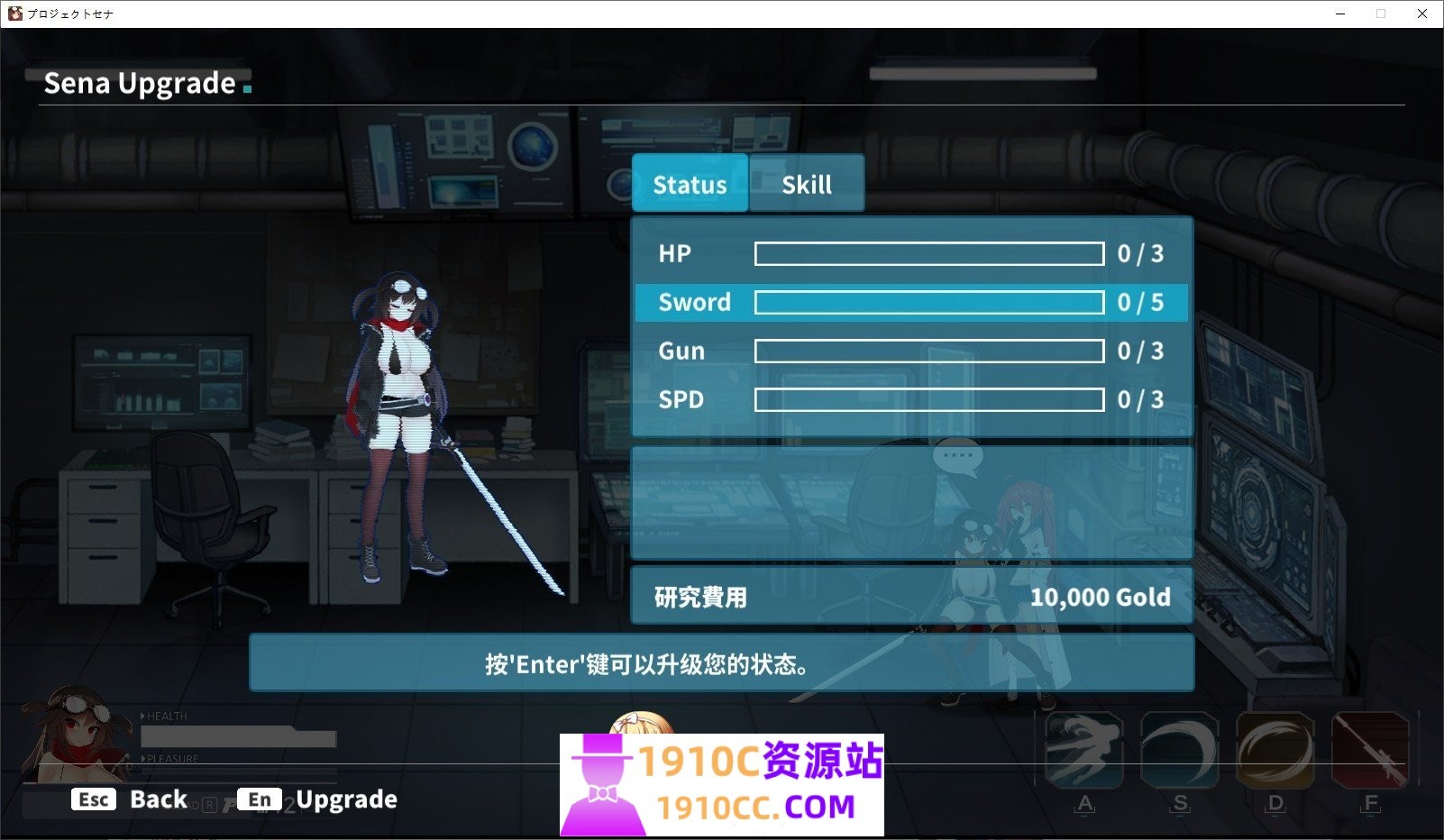The width and height of the screenshot is (1444, 840).
Task: Select the dash skill icon above key A
Action: pyautogui.click(x=1084, y=753)
